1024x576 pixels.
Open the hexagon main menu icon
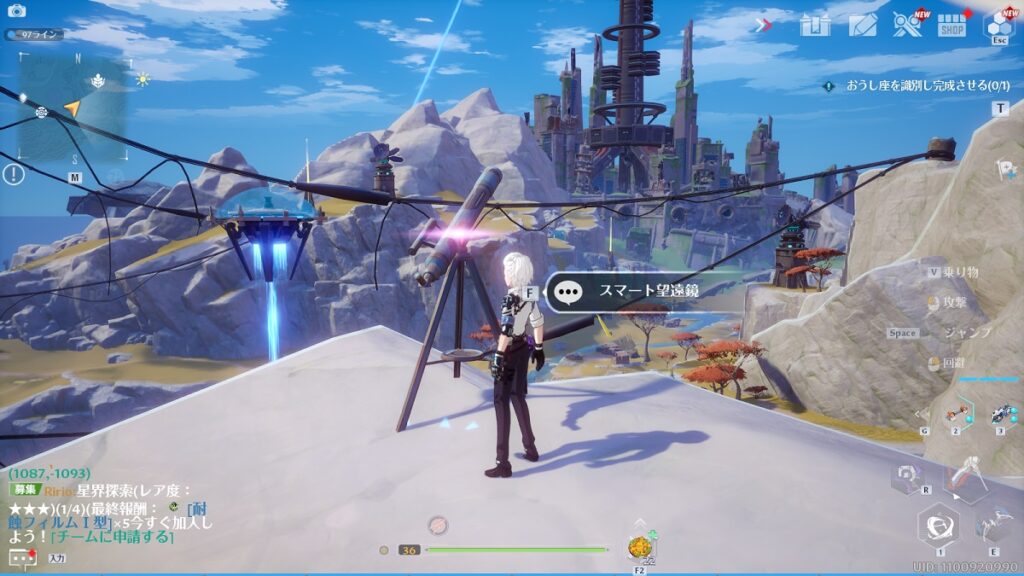(999, 24)
